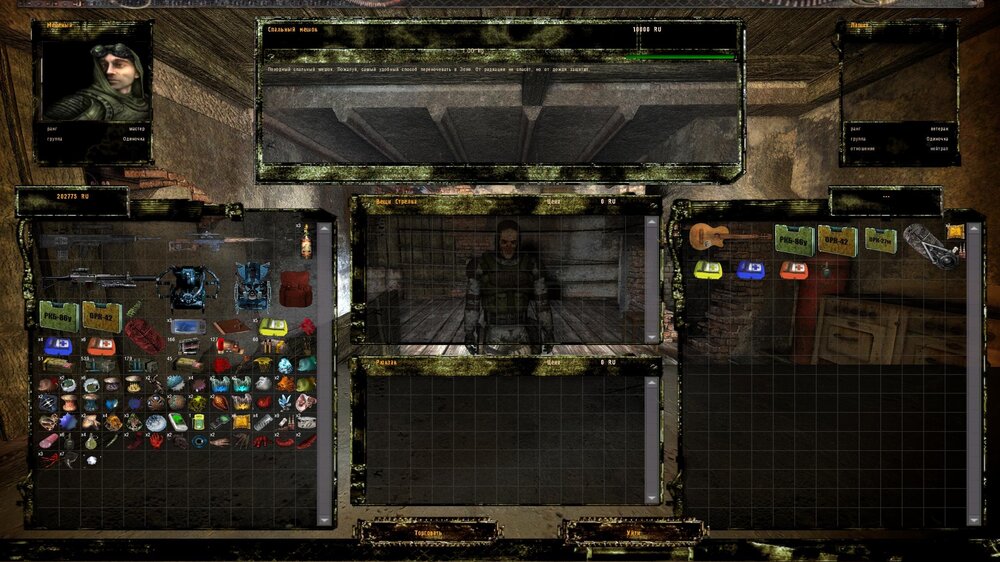Select the trader's blue medkit
Image resolution: width=1000 pixels, height=562 pixels.
[x=751, y=270]
